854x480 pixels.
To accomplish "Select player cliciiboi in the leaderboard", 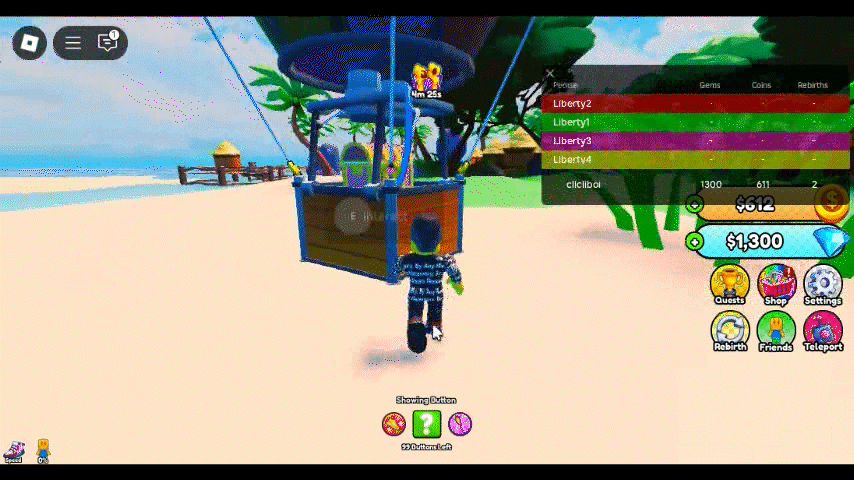I will coord(584,185).
